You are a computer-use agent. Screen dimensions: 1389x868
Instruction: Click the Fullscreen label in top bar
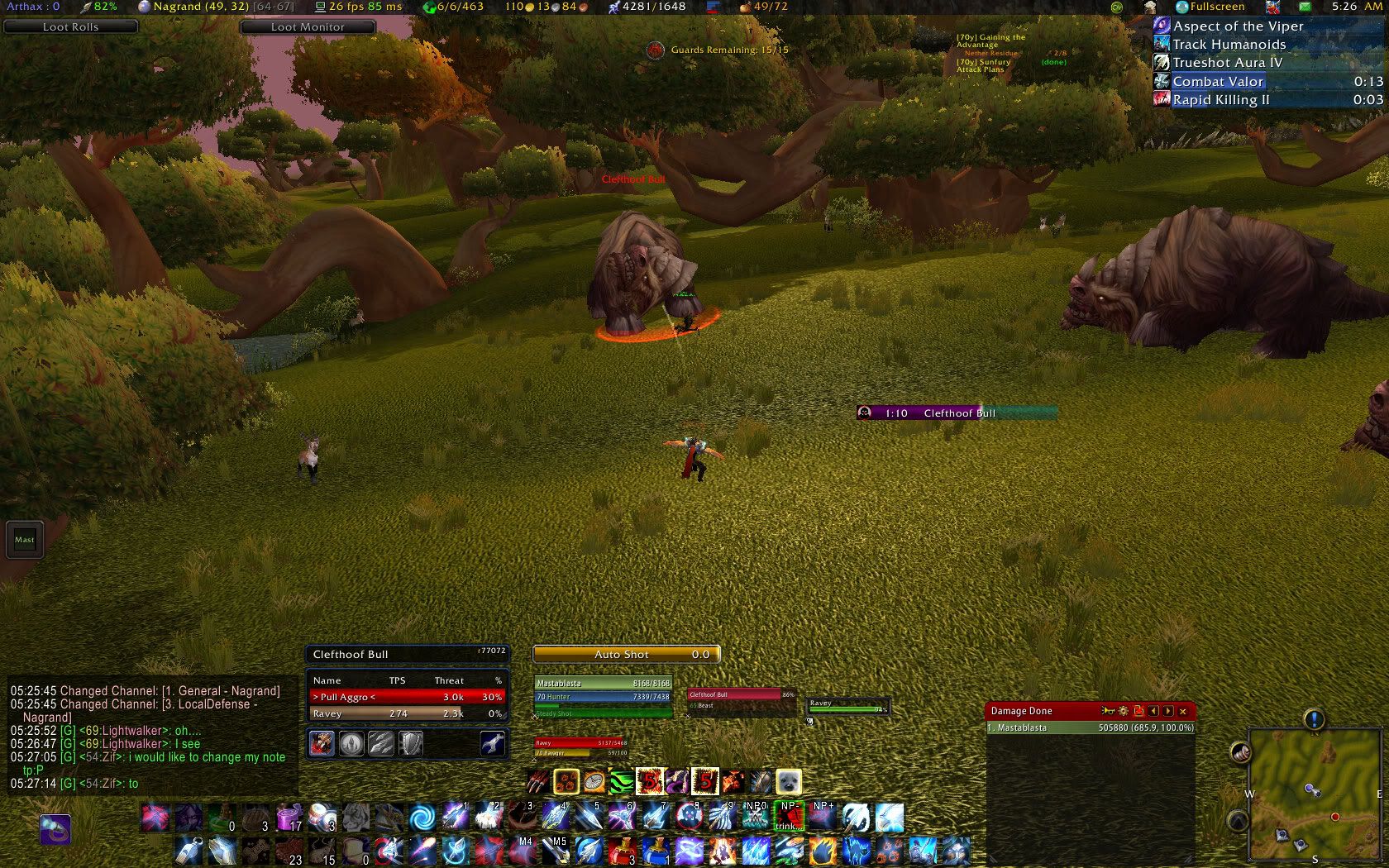1217,7
